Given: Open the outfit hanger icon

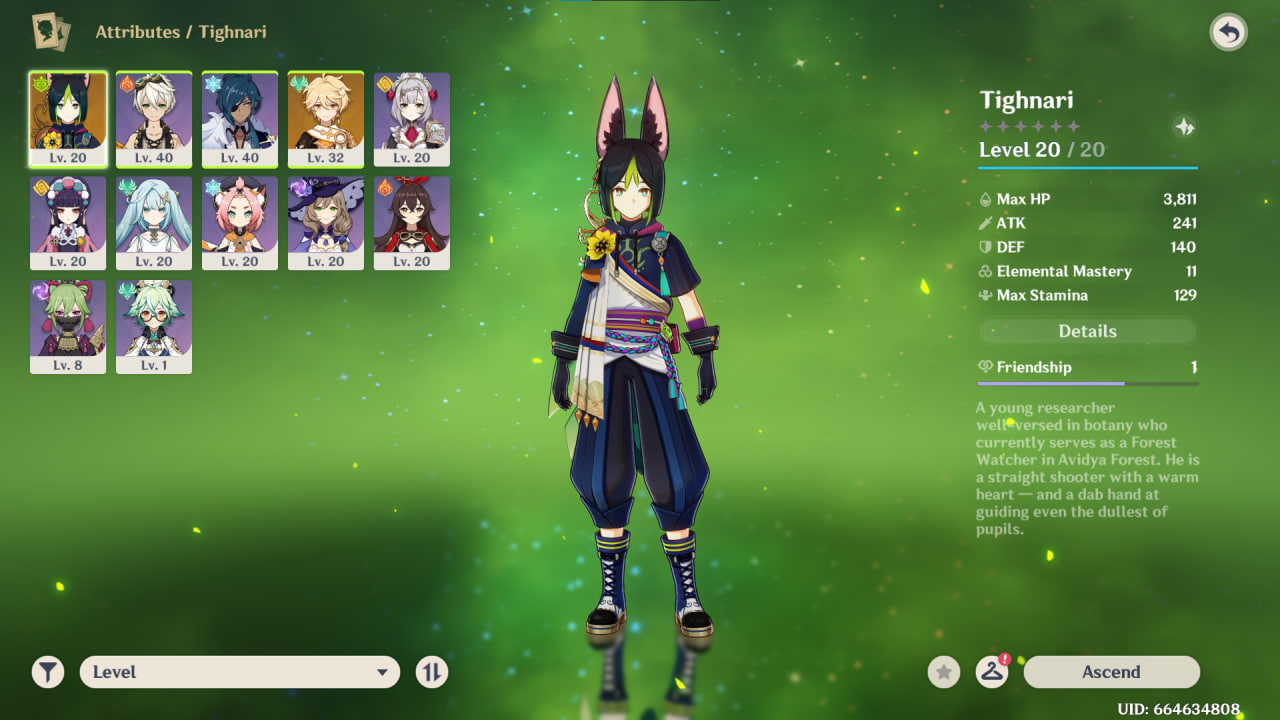Looking at the screenshot, I should tap(991, 672).
